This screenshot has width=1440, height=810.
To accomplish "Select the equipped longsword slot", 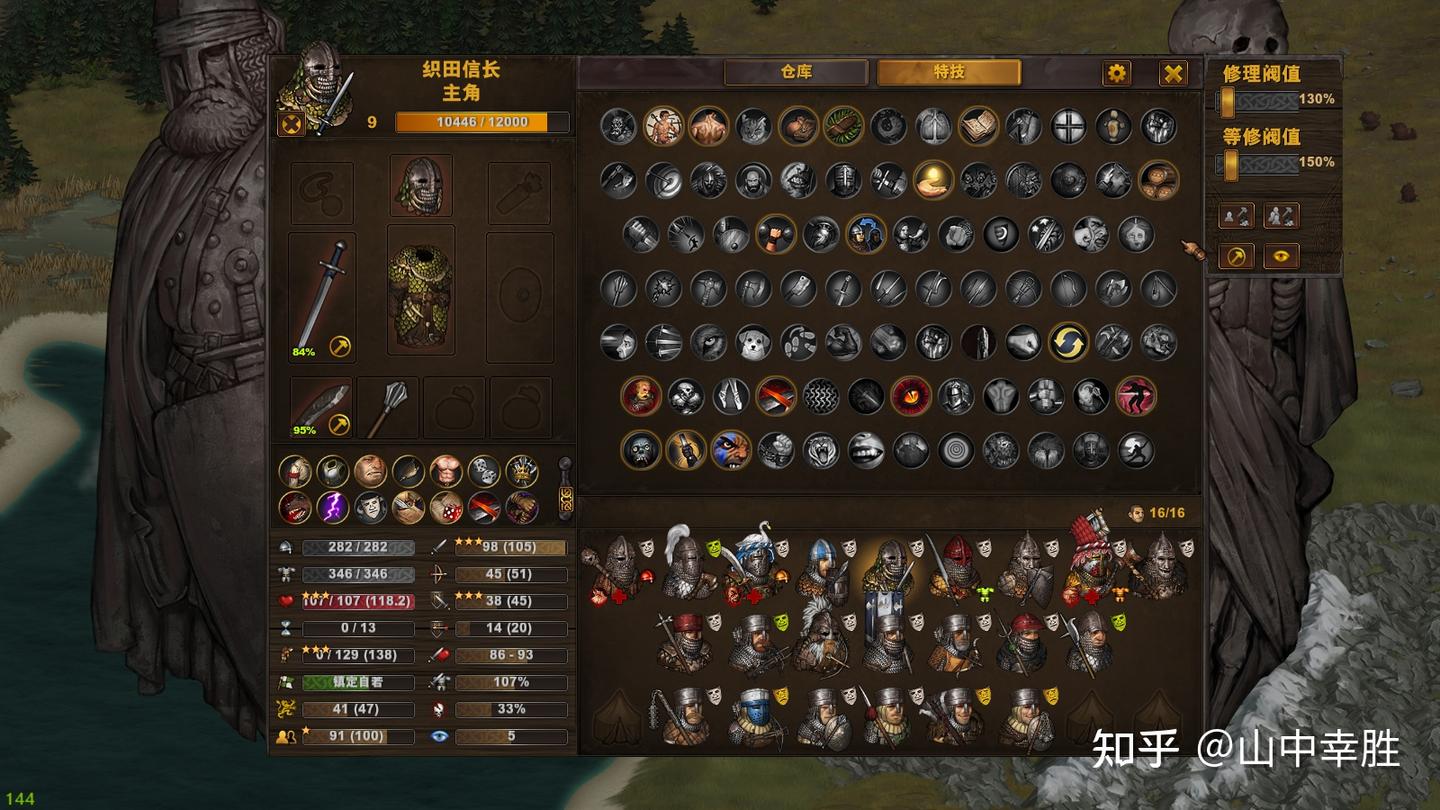I will pos(322,297).
